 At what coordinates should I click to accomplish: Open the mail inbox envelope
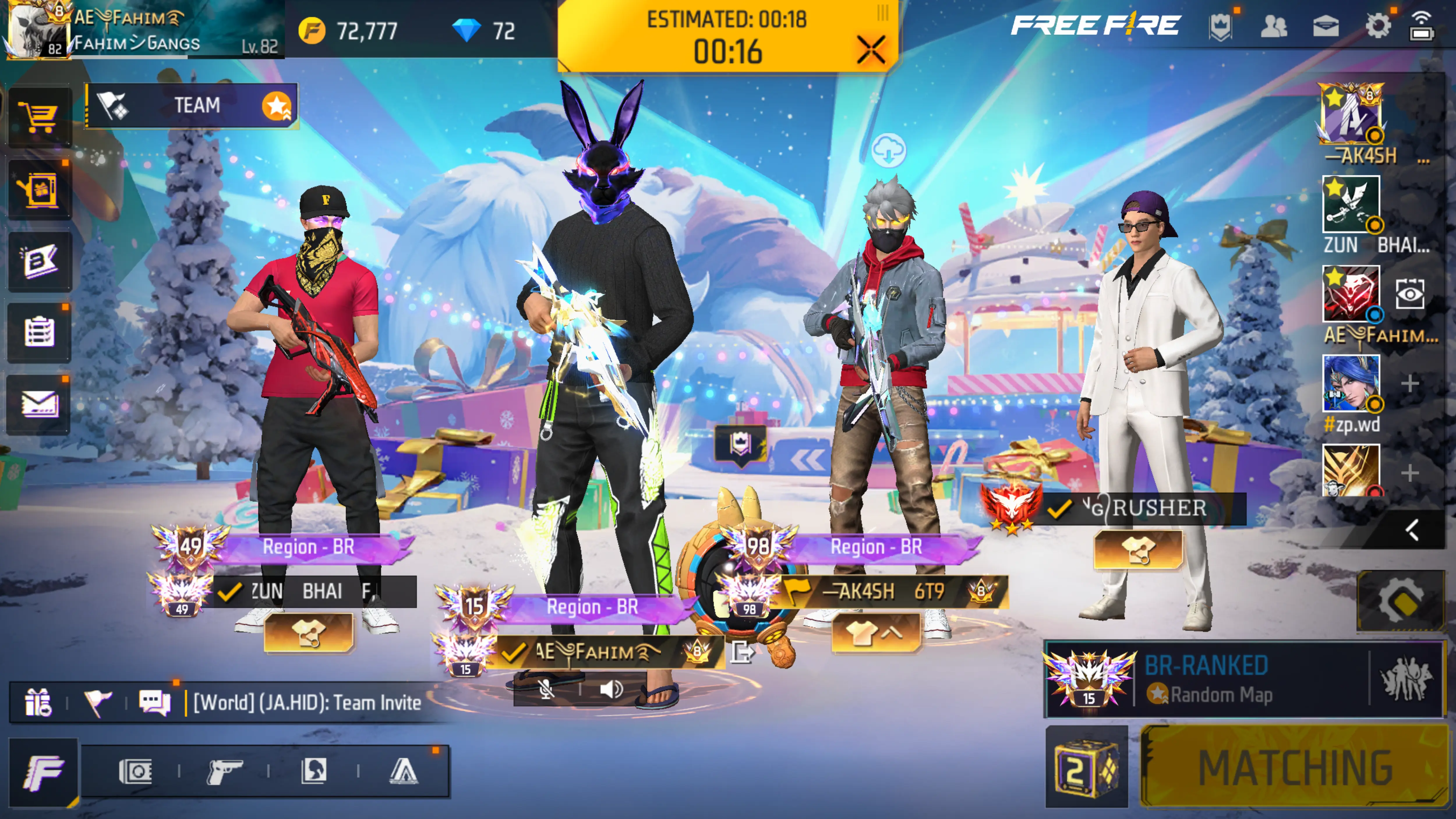[38, 405]
